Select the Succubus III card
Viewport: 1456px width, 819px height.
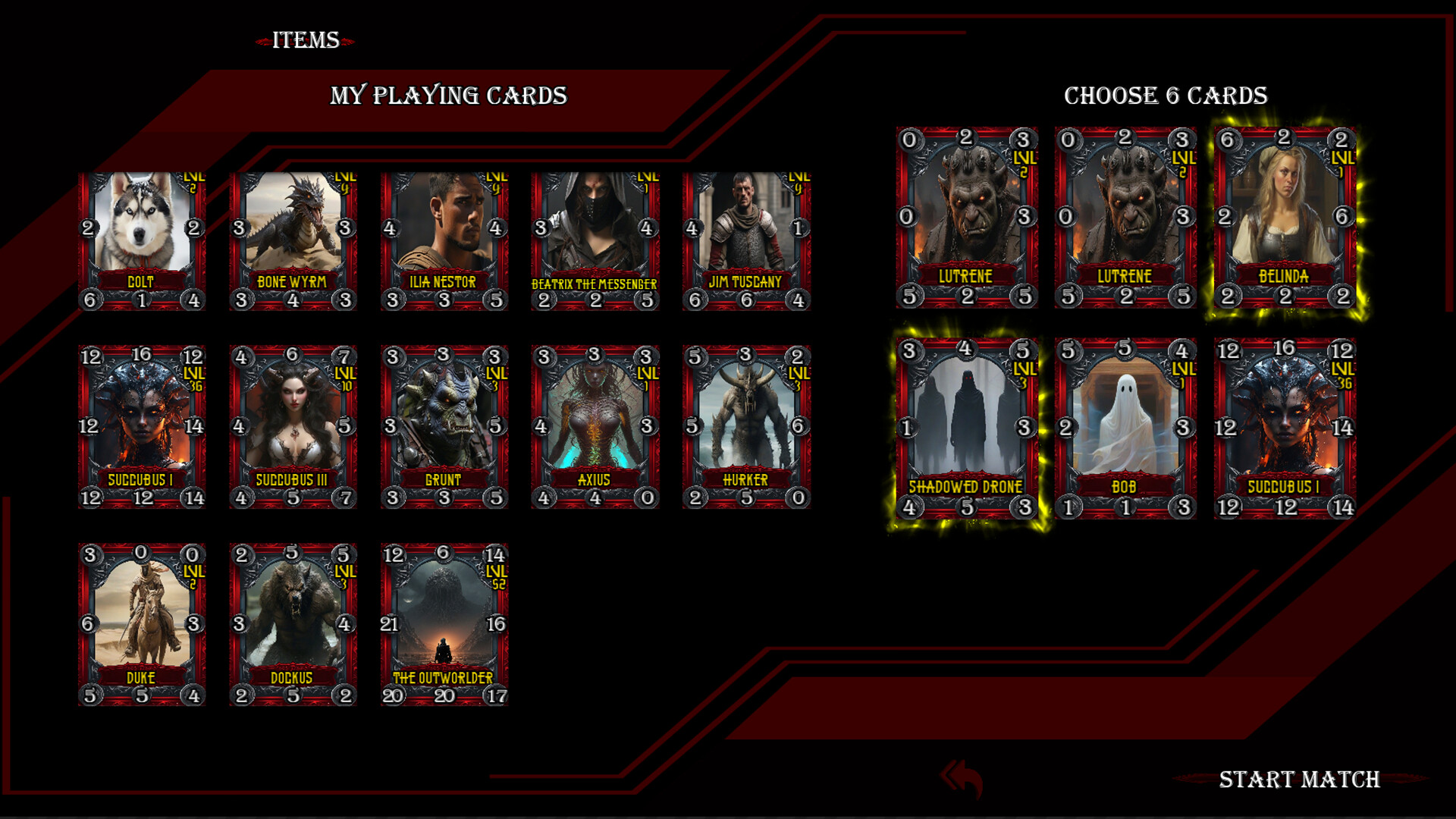click(293, 425)
